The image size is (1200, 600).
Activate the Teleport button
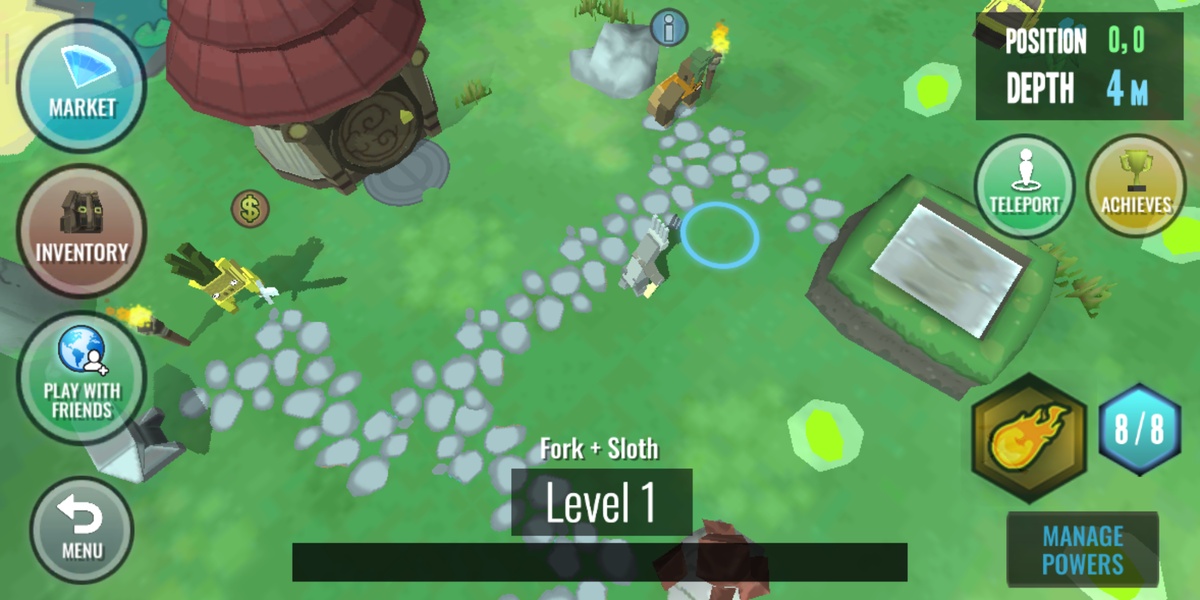pyautogui.click(x=1024, y=186)
